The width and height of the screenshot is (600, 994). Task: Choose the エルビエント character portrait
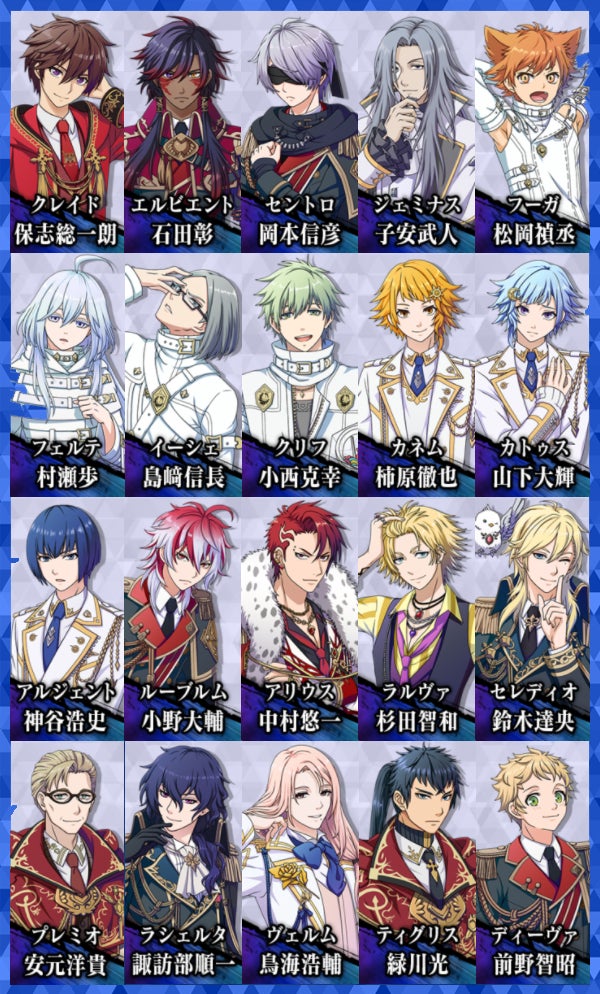182,130
